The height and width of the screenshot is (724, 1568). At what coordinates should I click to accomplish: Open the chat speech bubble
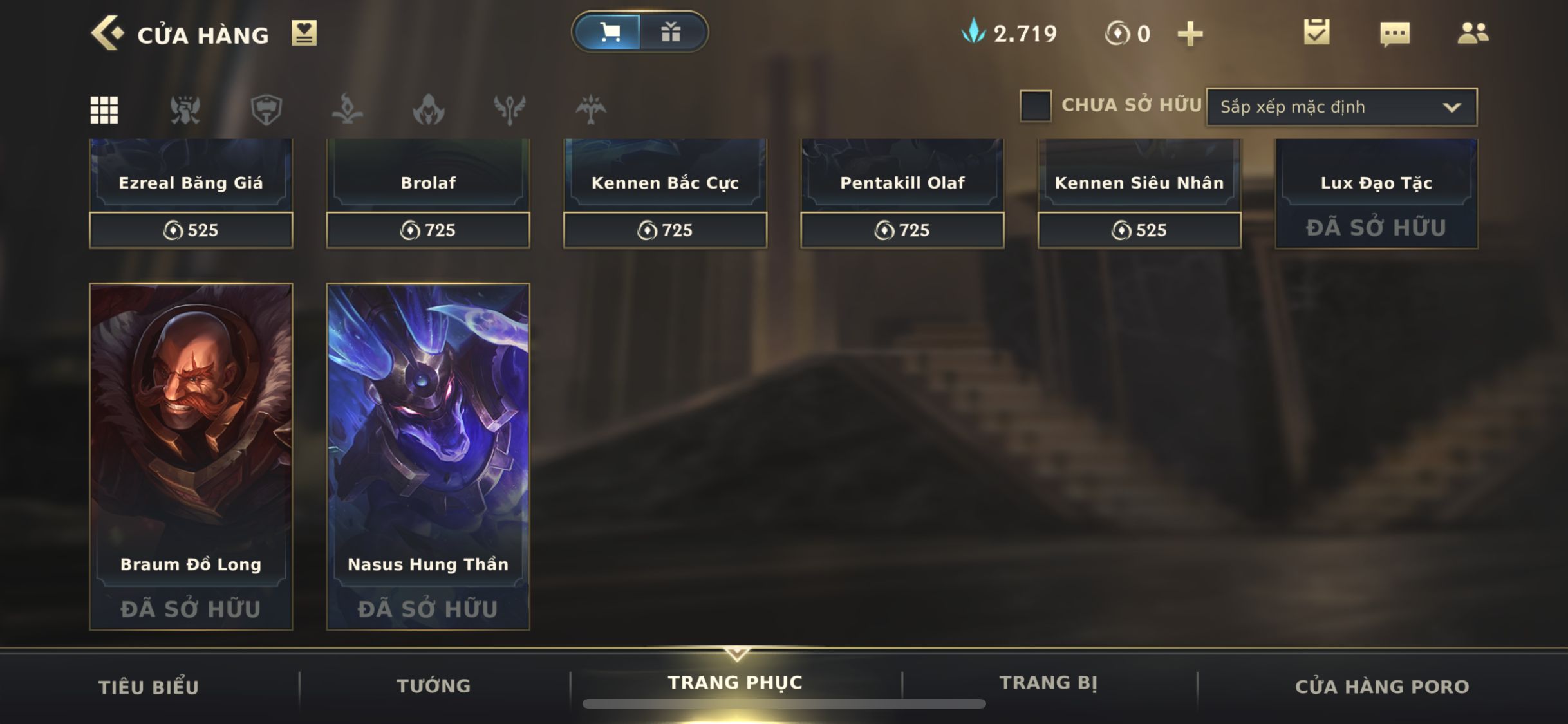coord(1395,33)
